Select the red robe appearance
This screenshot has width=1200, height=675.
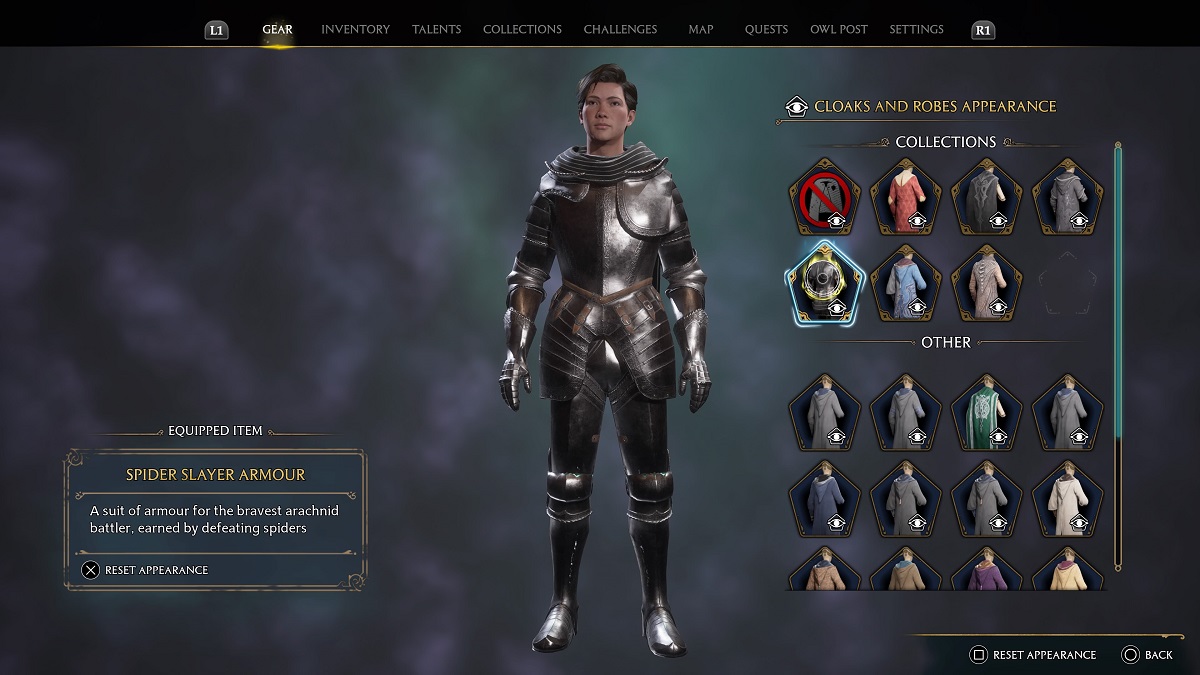[x=906, y=196]
